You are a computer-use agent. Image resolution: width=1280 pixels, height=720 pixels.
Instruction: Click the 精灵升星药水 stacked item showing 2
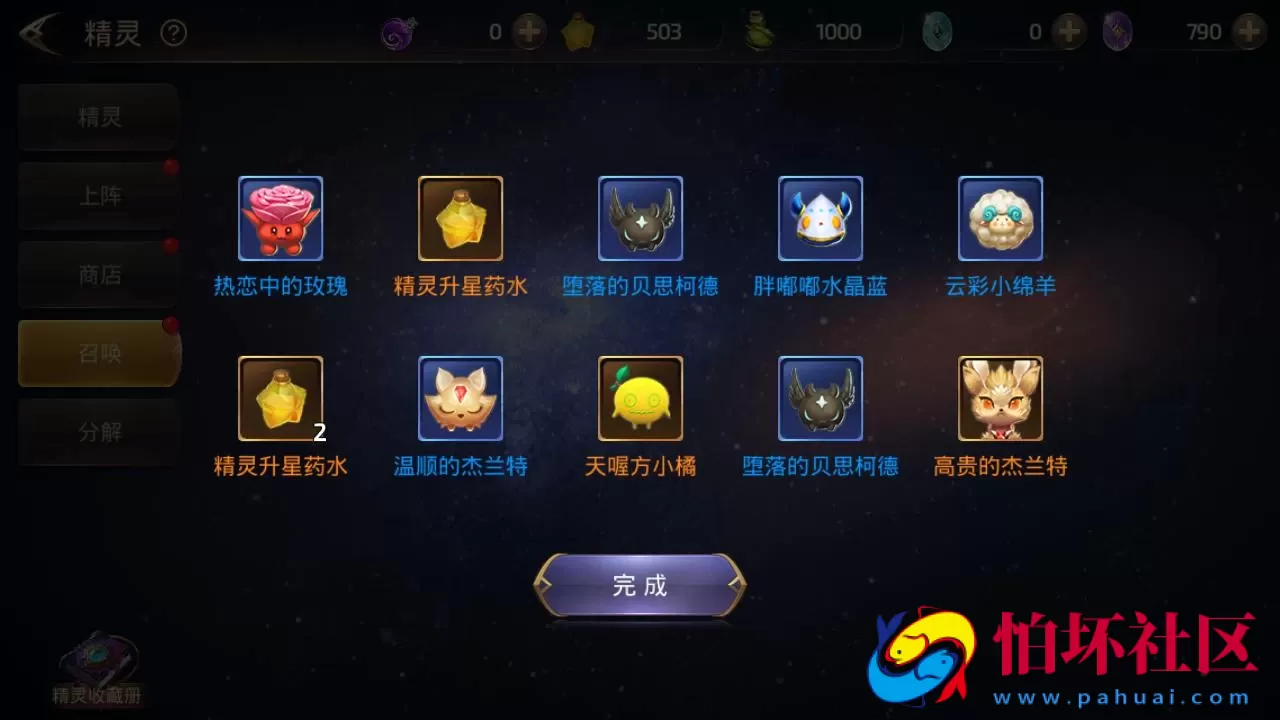[x=280, y=398]
